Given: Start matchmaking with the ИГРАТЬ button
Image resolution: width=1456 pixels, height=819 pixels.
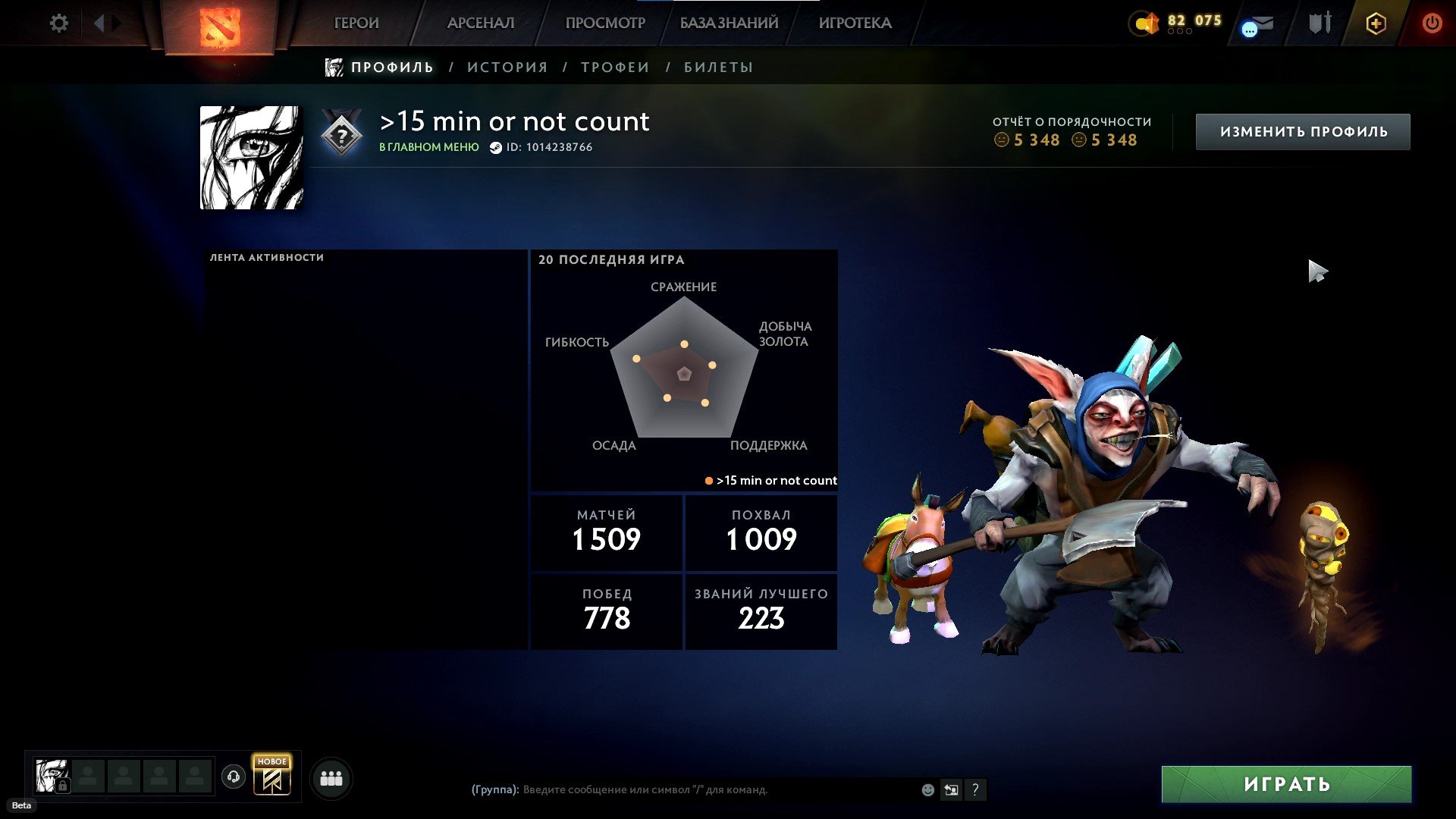Looking at the screenshot, I should coord(1286,784).
